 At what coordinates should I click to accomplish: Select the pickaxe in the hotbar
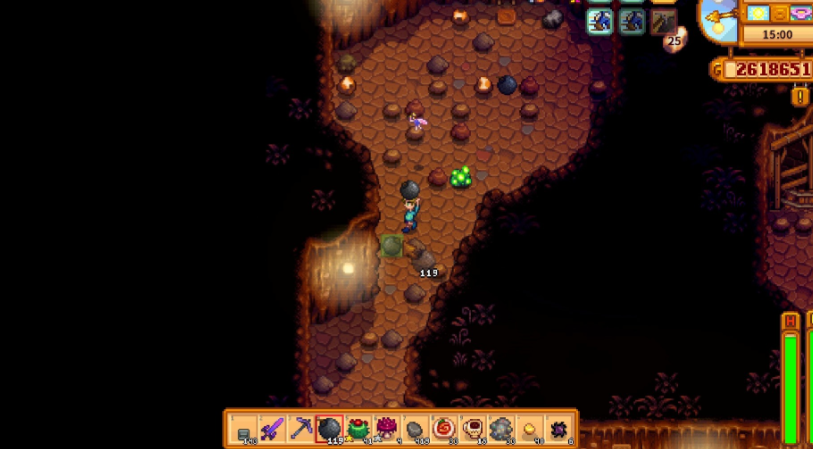coord(301,430)
